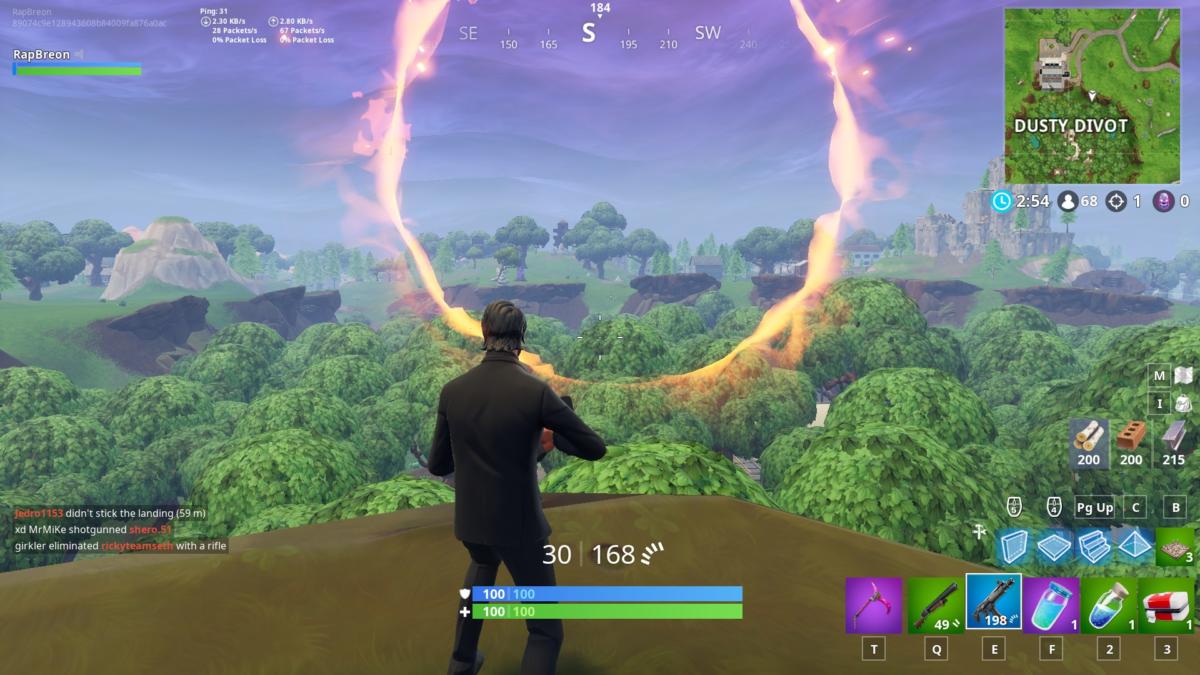Screen dimensions: 1200x675
Task: Choose the floor building piece
Action: [1054, 546]
